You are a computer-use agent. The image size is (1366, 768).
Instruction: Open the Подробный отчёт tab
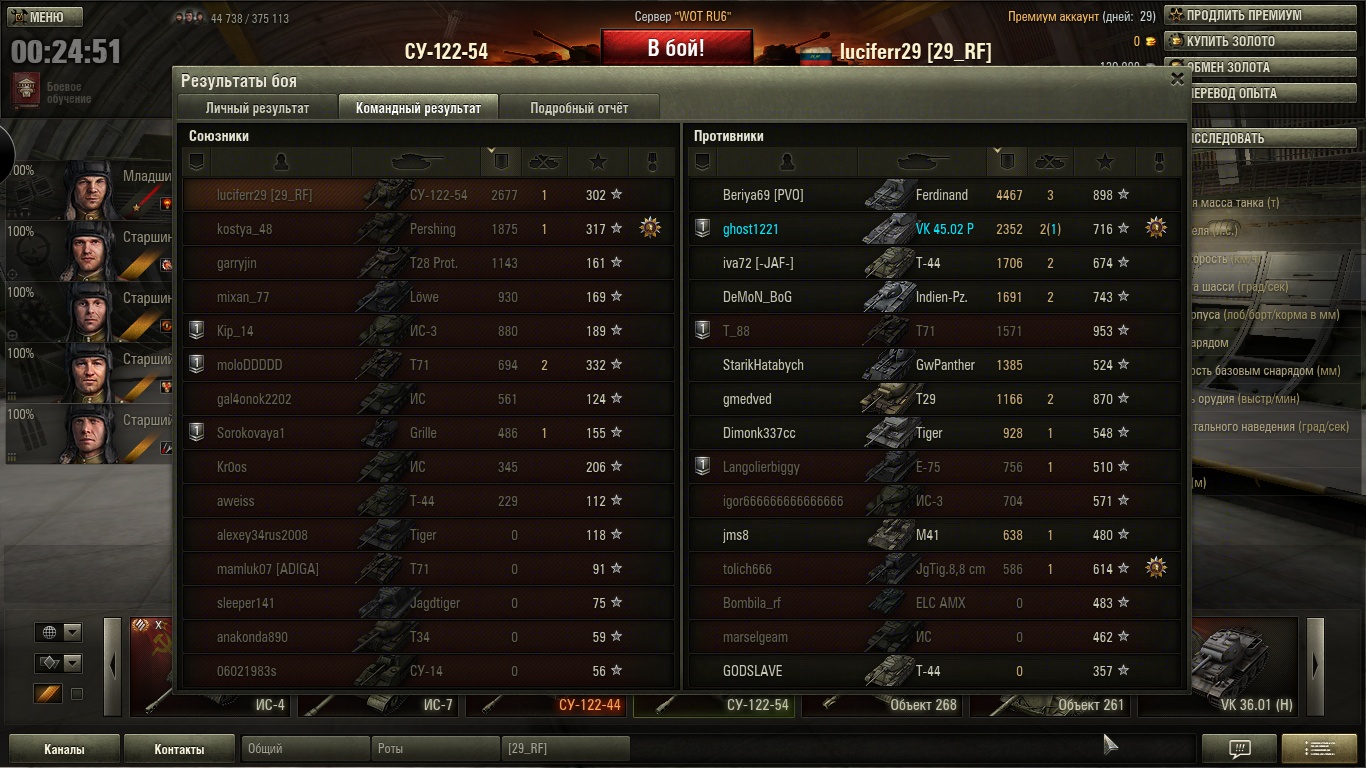(579, 108)
